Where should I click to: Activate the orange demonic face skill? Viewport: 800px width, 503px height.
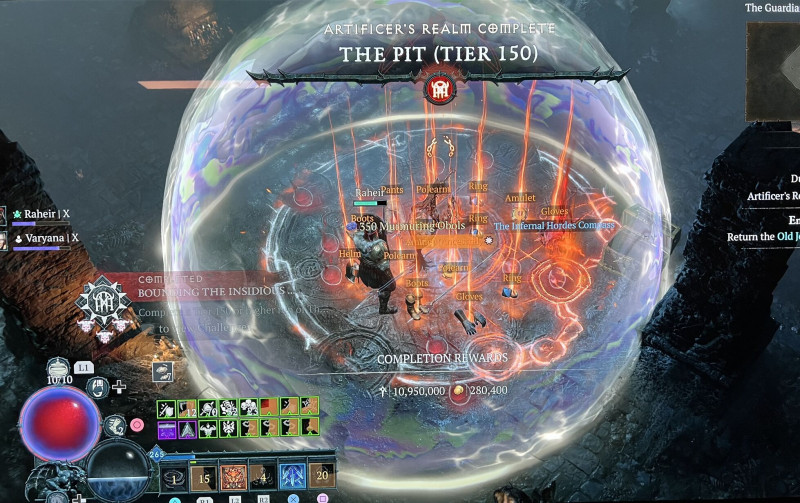pos(233,475)
